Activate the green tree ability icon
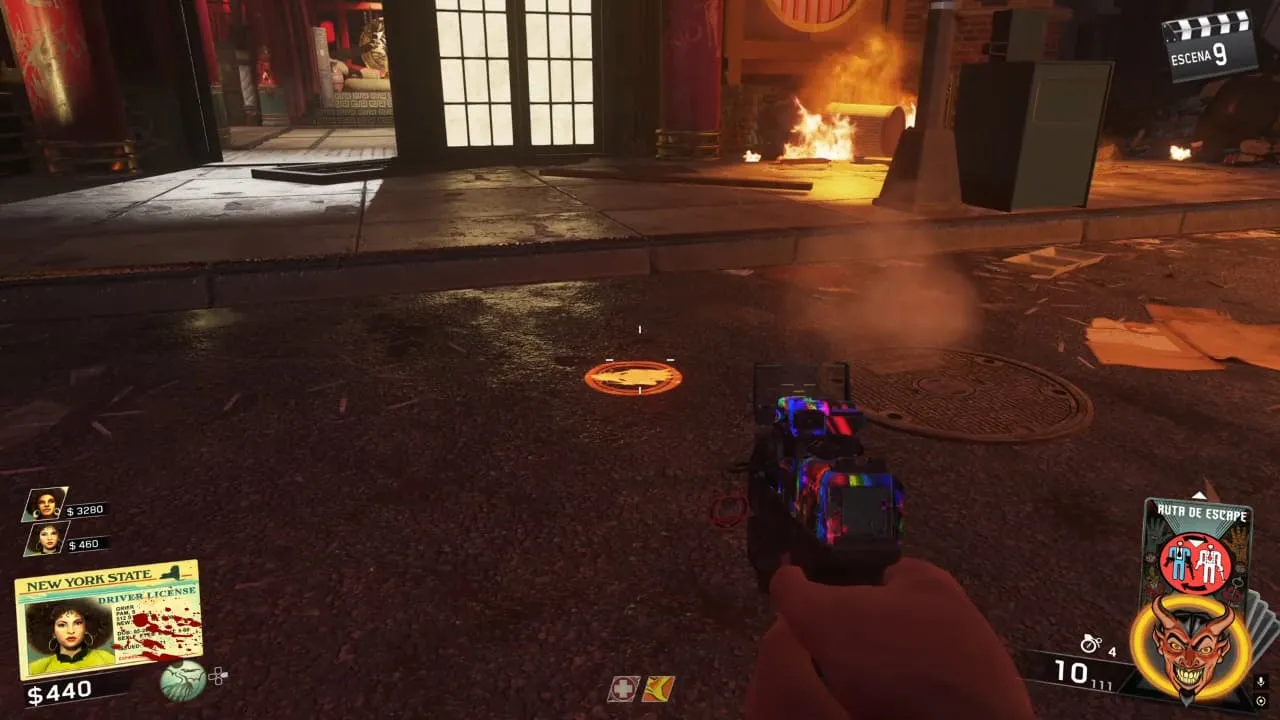 [x=183, y=680]
